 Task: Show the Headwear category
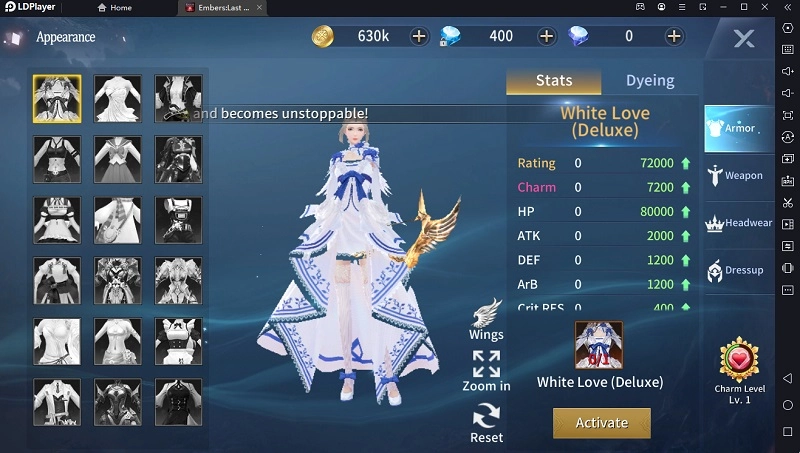[x=739, y=223]
